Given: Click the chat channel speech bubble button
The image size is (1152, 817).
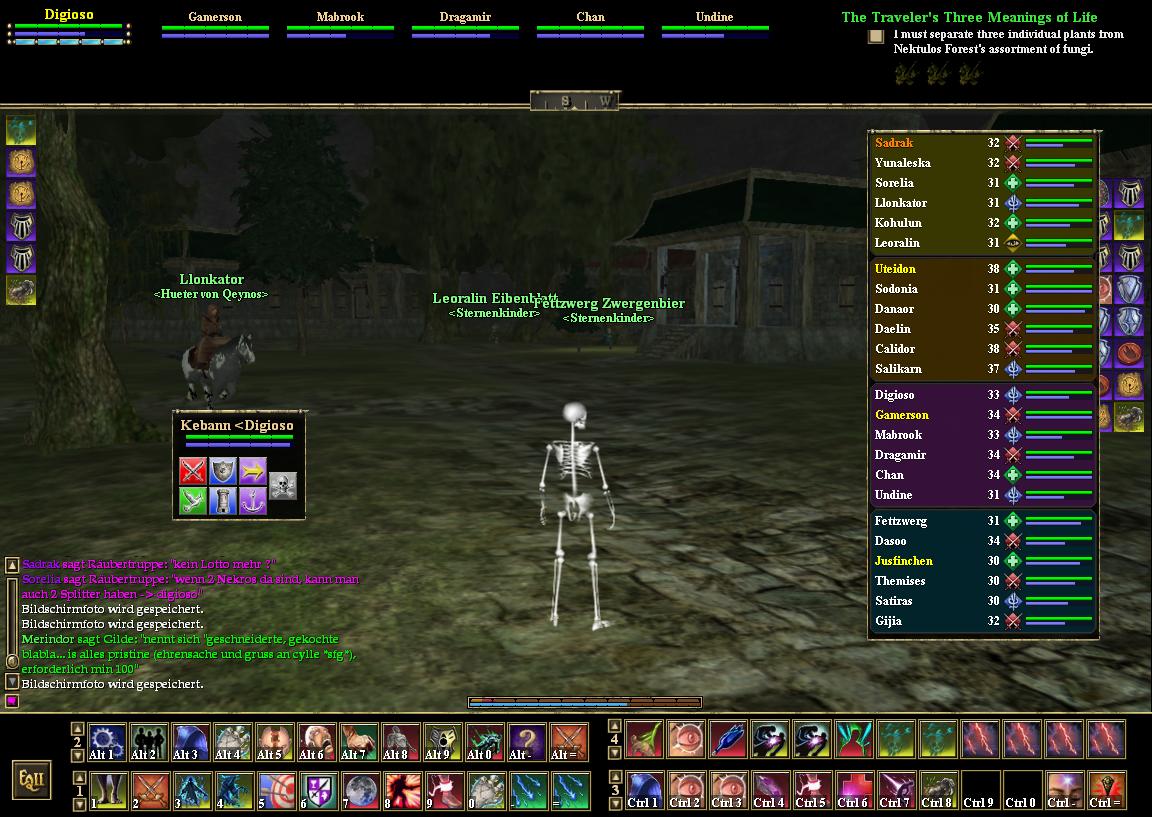Looking at the screenshot, I should (13, 702).
